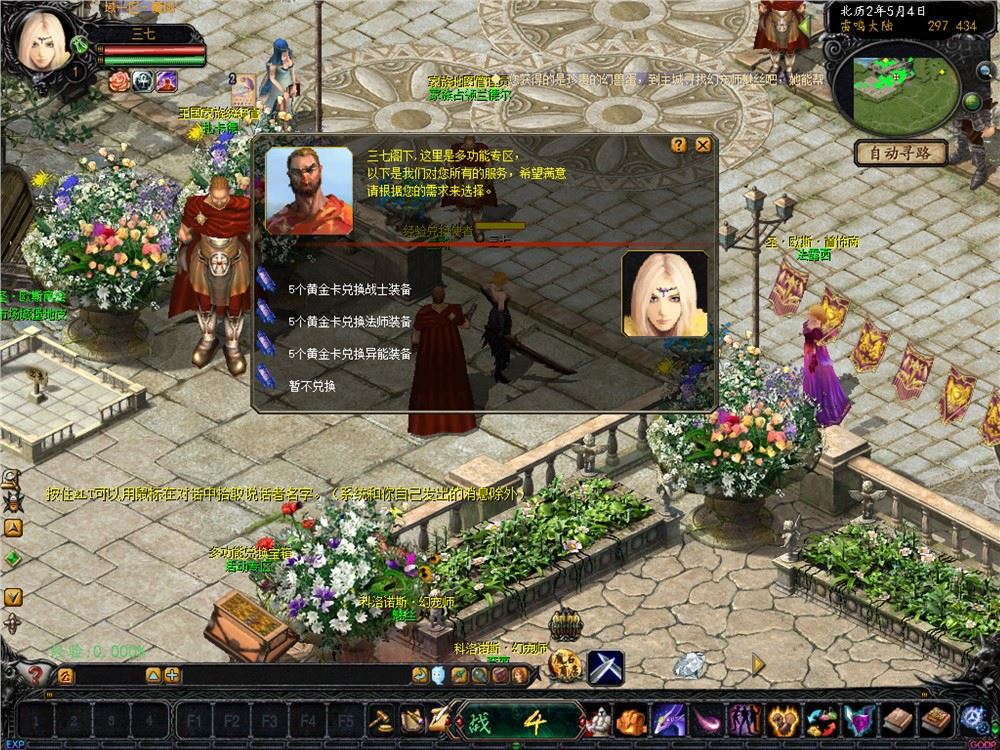
Task: Open the hammer icon on the bottom bar
Action: pyautogui.click(x=383, y=718)
